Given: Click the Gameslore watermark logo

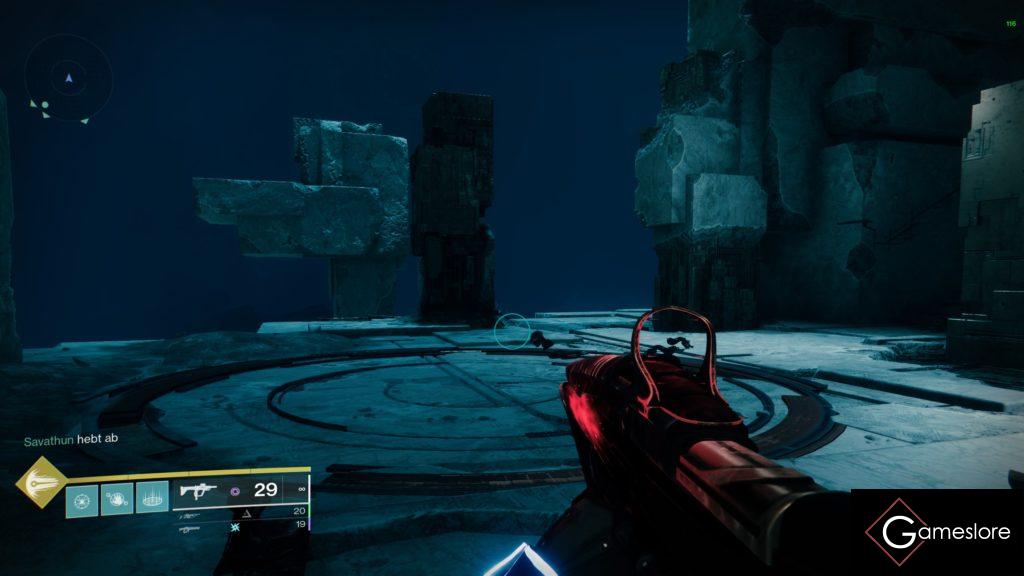Looking at the screenshot, I should (x=937, y=532).
